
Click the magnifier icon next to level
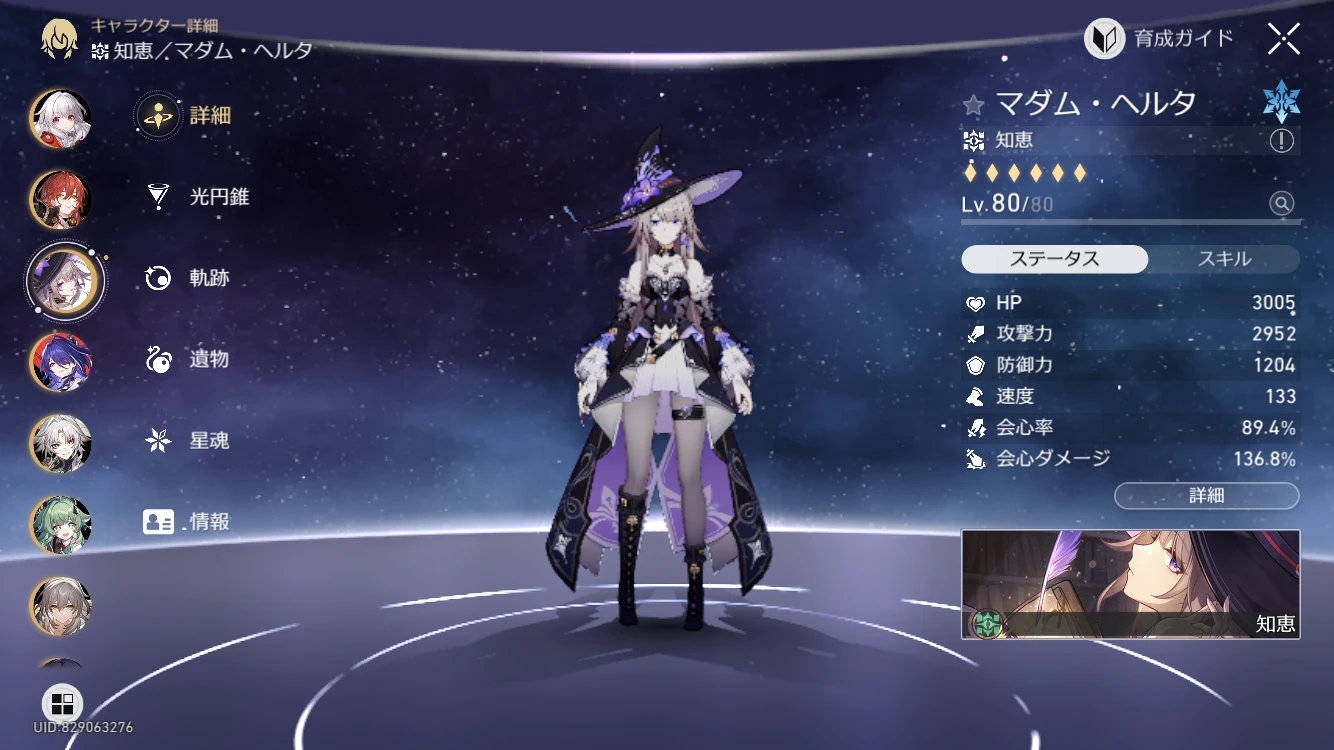[1281, 204]
